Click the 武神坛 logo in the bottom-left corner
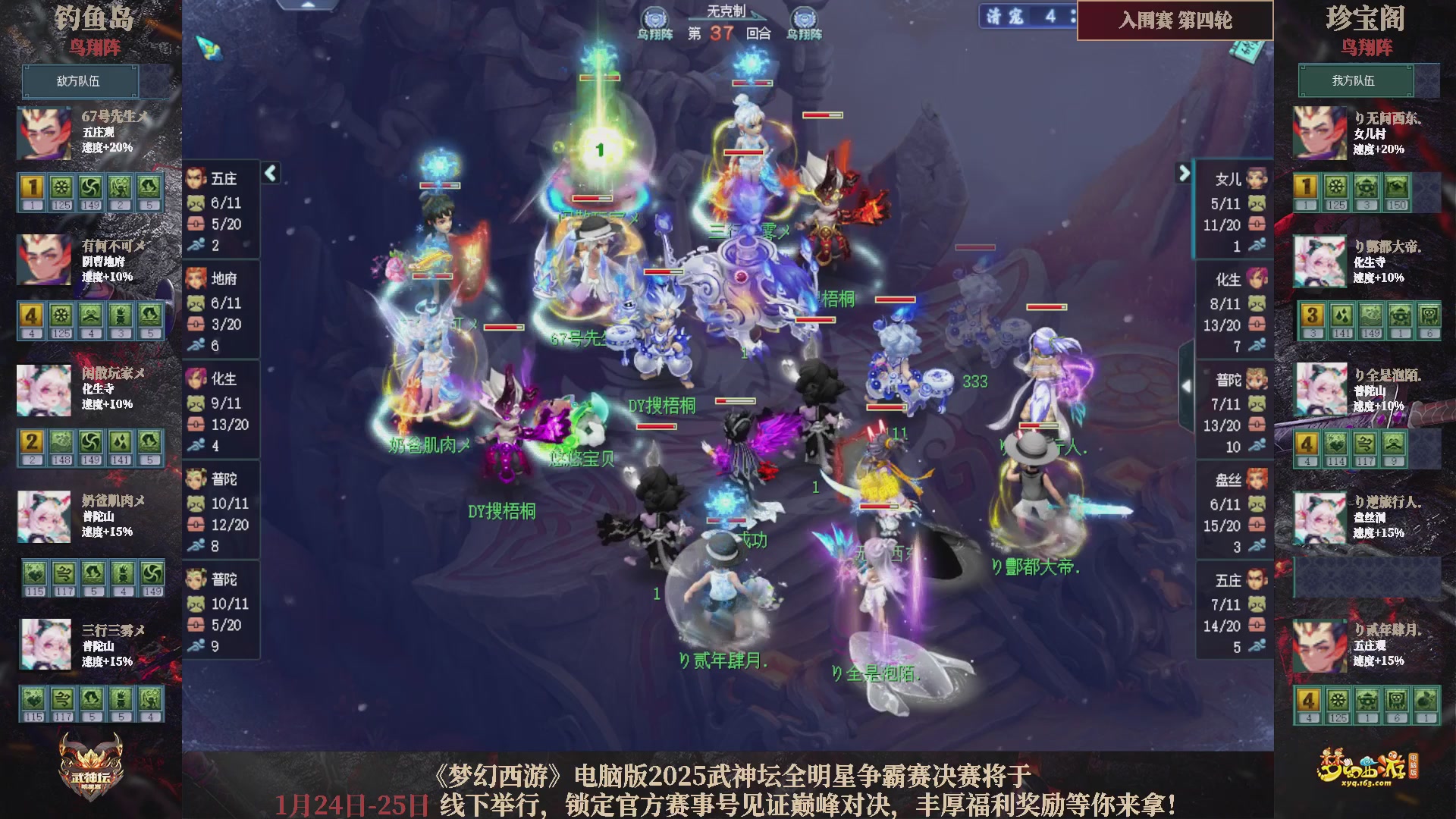Viewport: 1456px width, 819px height. 91,762
